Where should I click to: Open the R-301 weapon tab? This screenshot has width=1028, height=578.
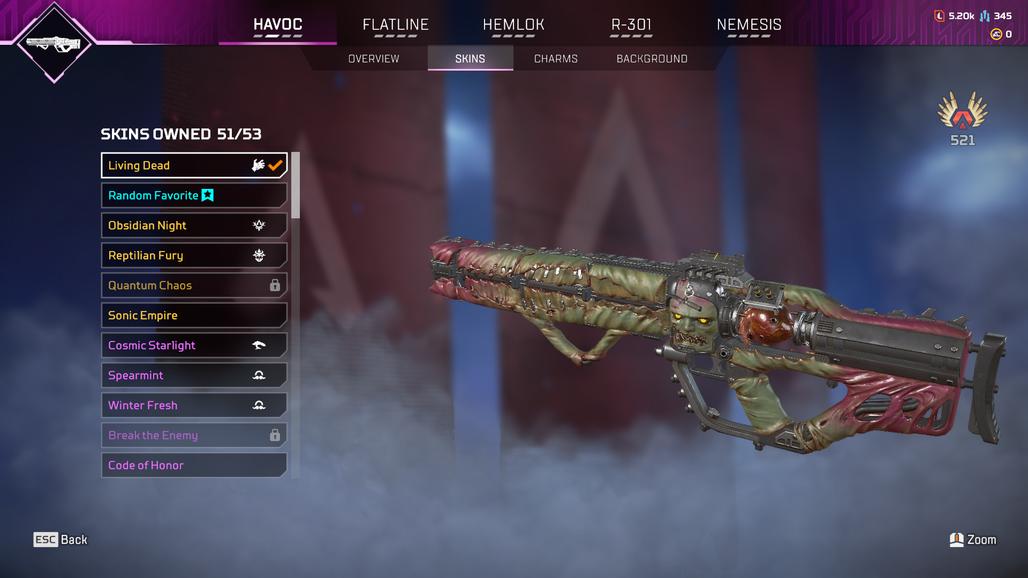point(631,25)
